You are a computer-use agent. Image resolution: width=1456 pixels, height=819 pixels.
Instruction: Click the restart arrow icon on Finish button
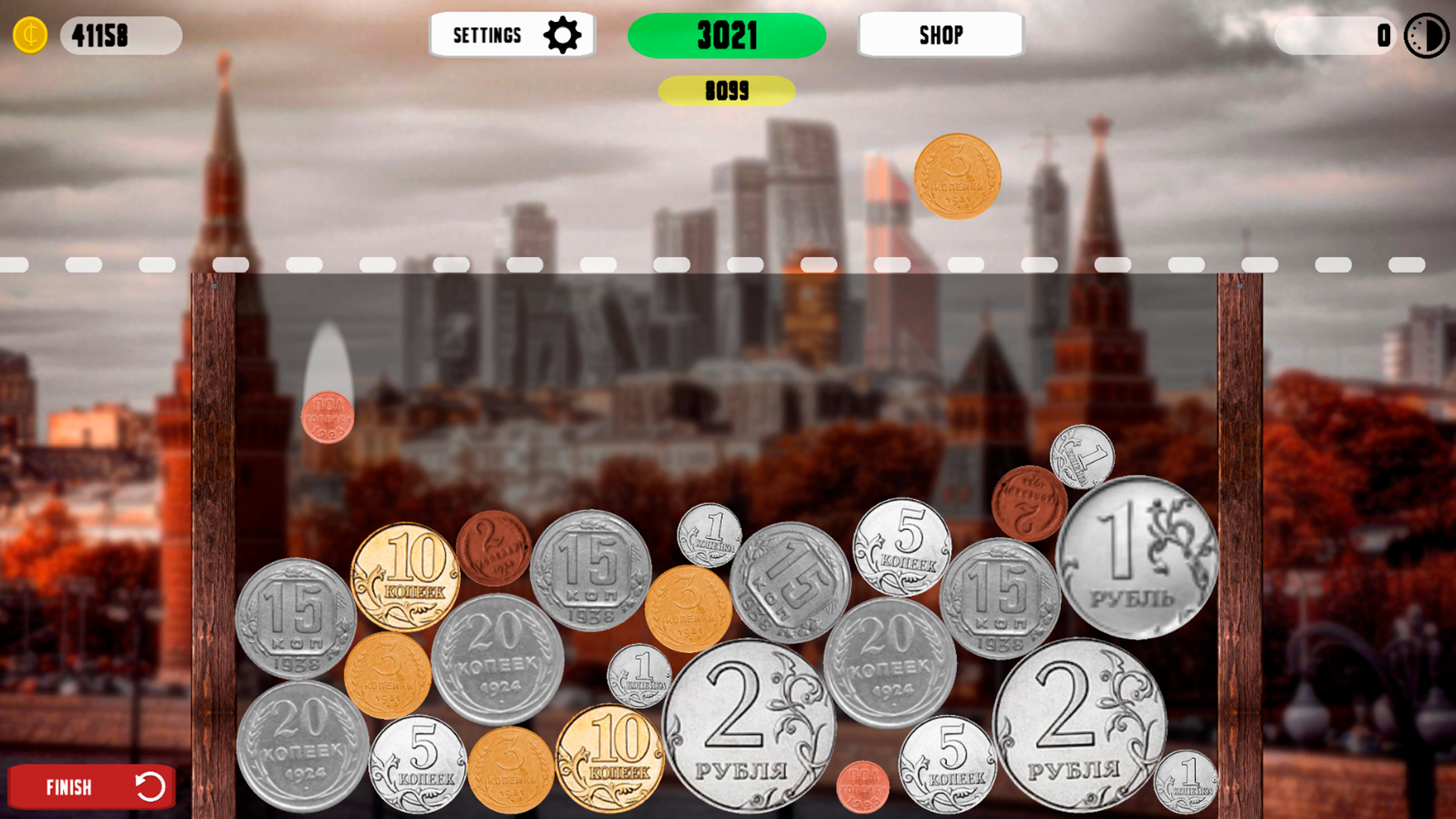(x=151, y=787)
